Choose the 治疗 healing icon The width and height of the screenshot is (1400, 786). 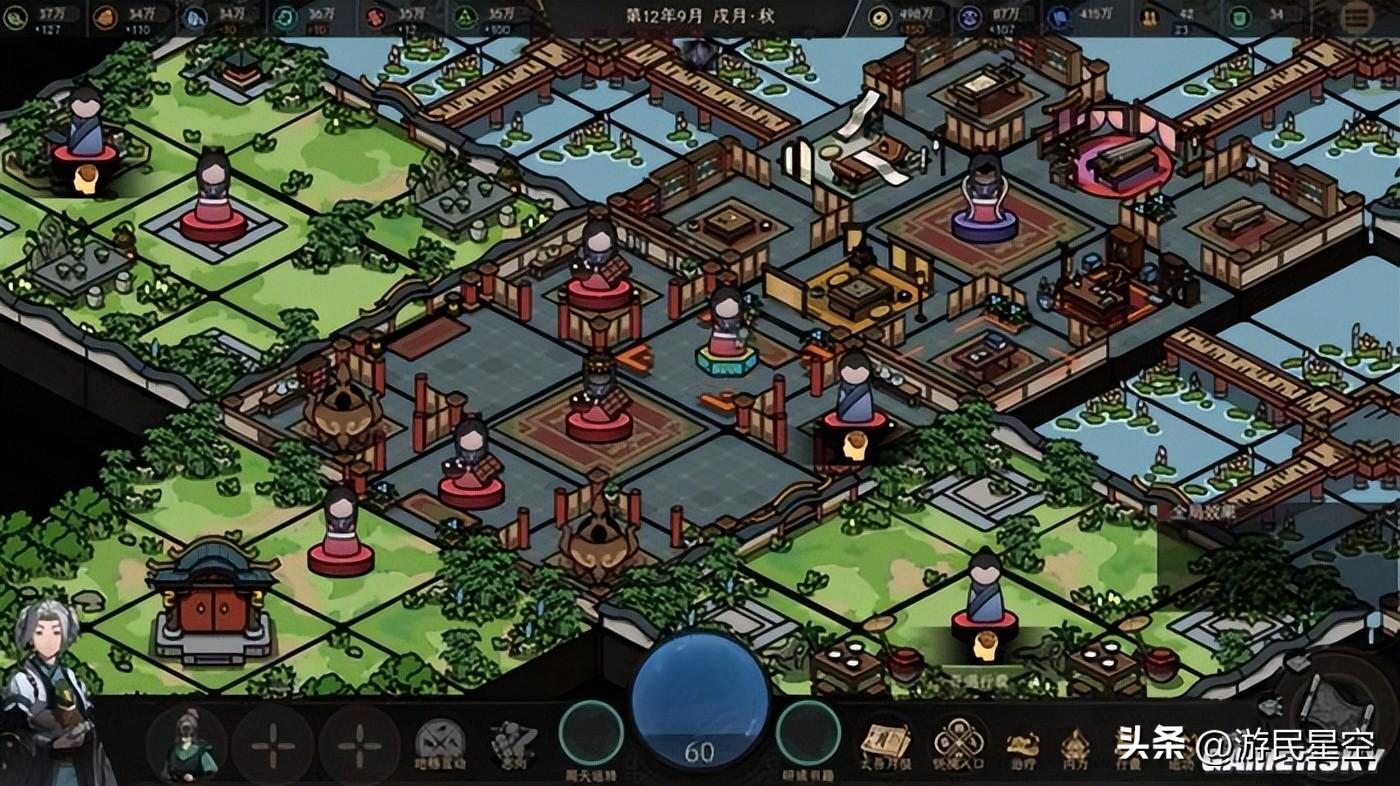pyautogui.click(x=1022, y=745)
